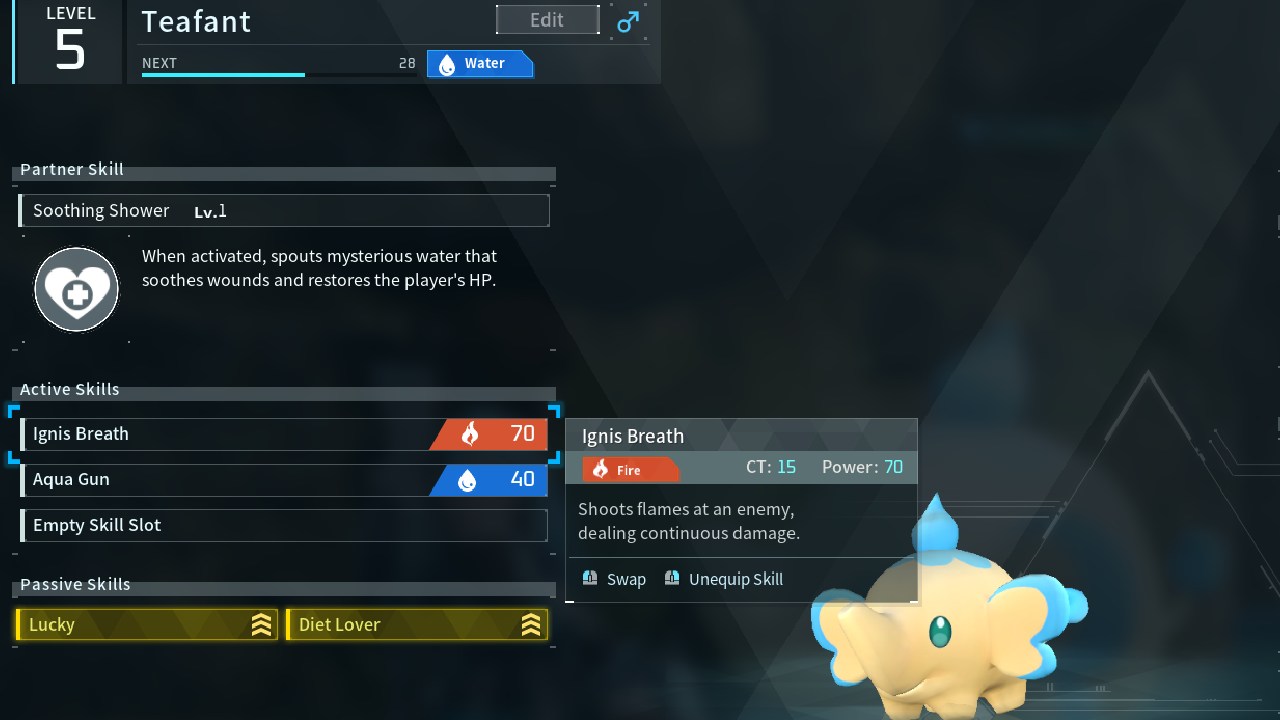Click the male gender symbol icon
This screenshot has height=720, width=1280.
(628, 20)
